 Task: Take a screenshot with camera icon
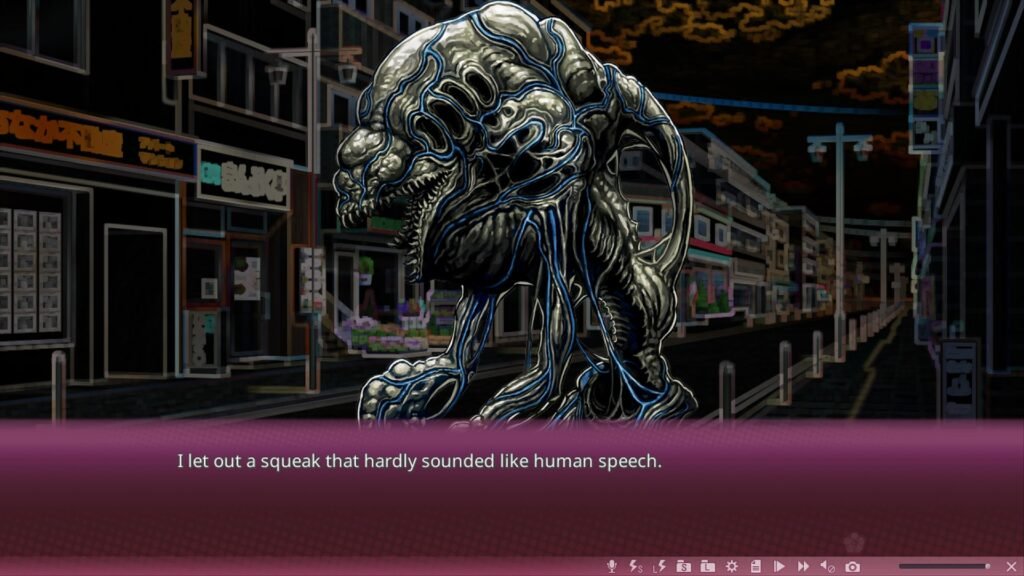pos(853,567)
